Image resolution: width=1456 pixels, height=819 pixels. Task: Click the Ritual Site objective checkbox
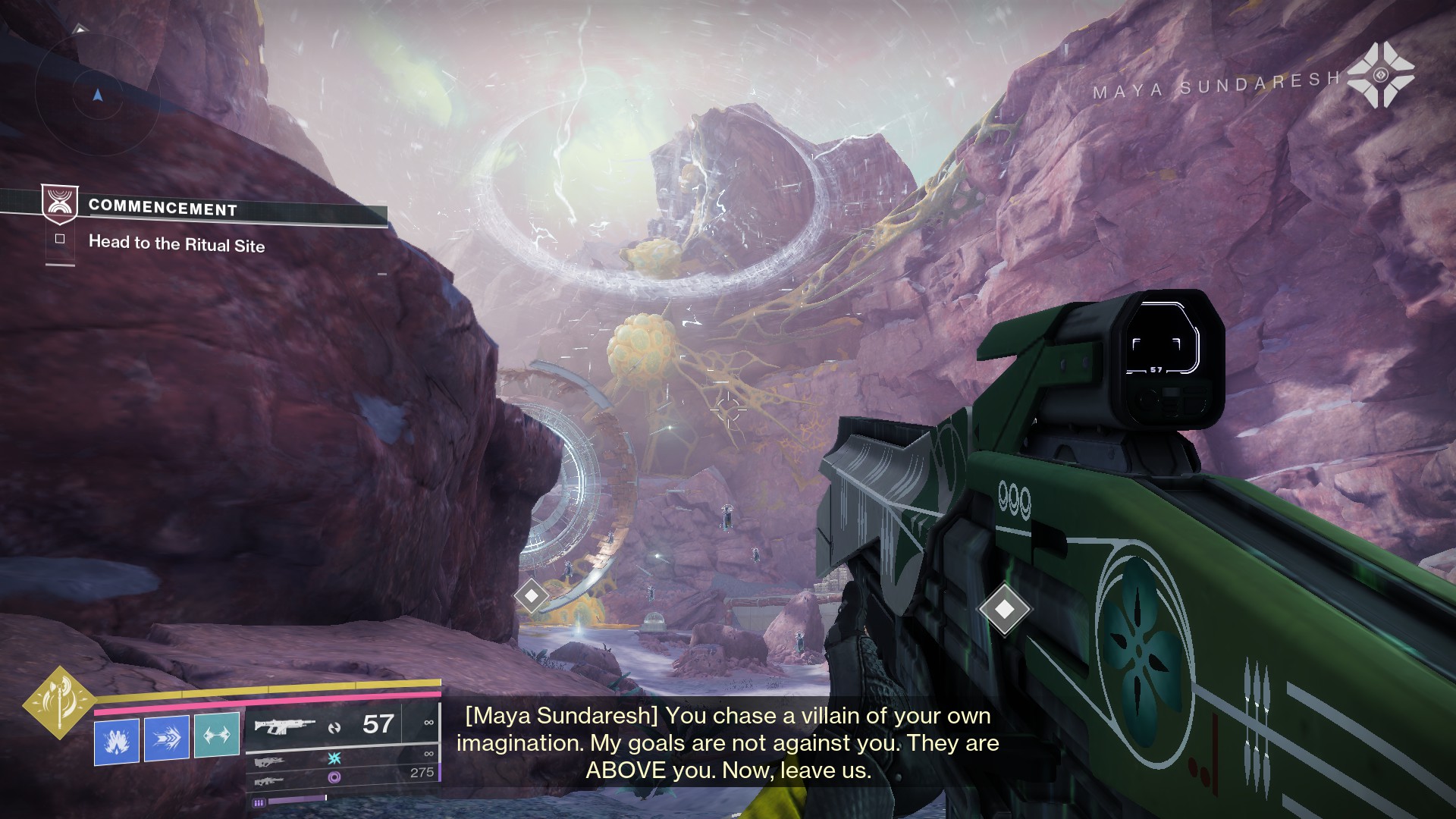[x=60, y=239]
